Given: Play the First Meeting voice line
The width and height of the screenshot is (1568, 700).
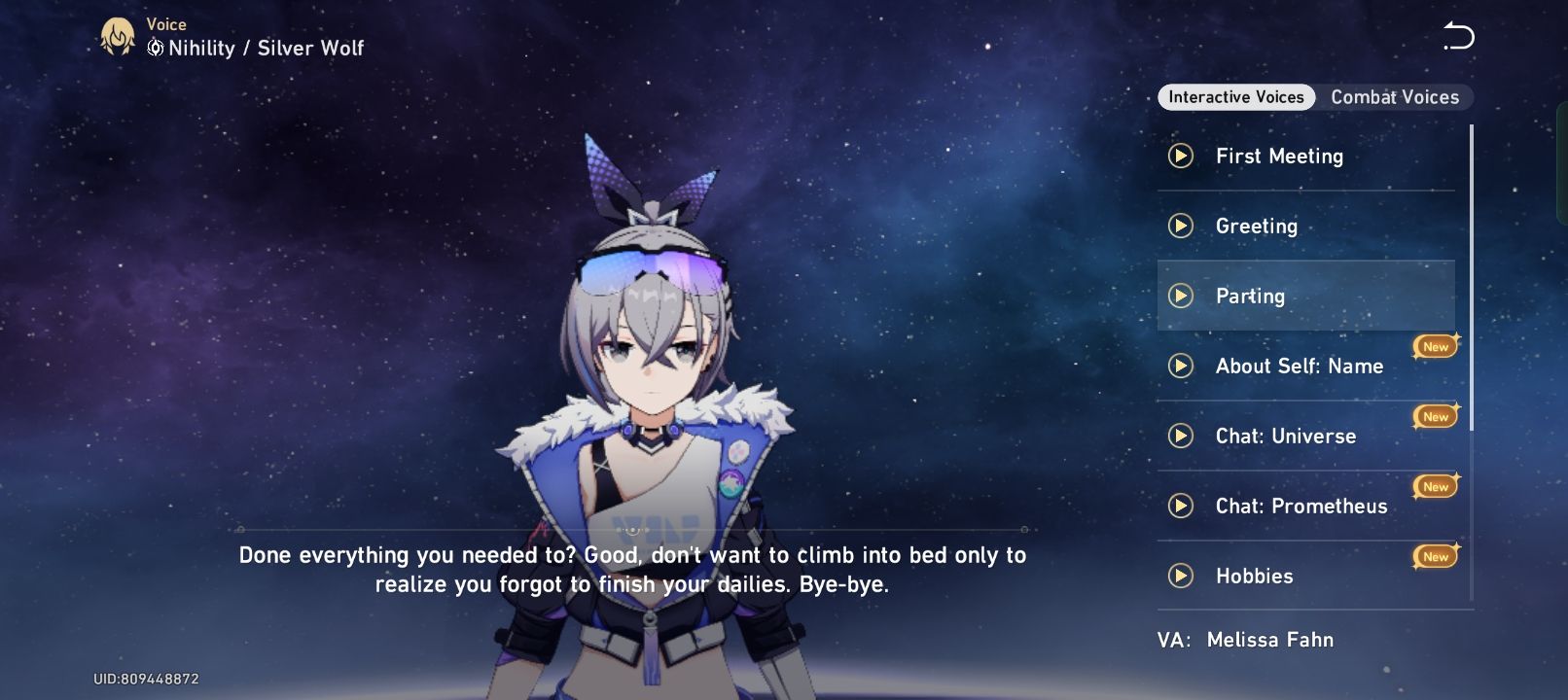Looking at the screenshot, I should 1180,156.
